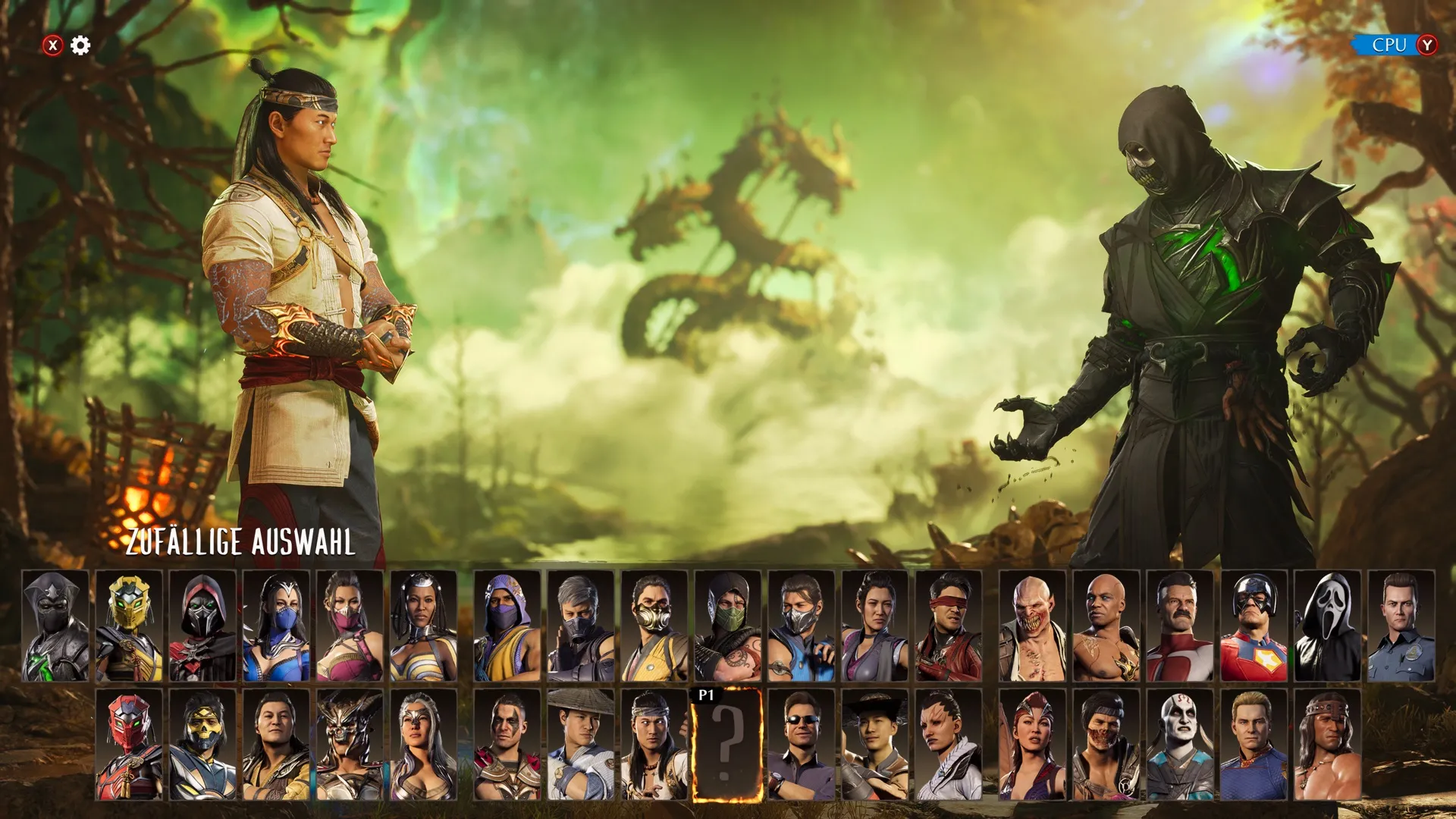Viewport: 1456px width, 819px height.
Task: Pick Reptile with the green mask
Action: [727, 626]
